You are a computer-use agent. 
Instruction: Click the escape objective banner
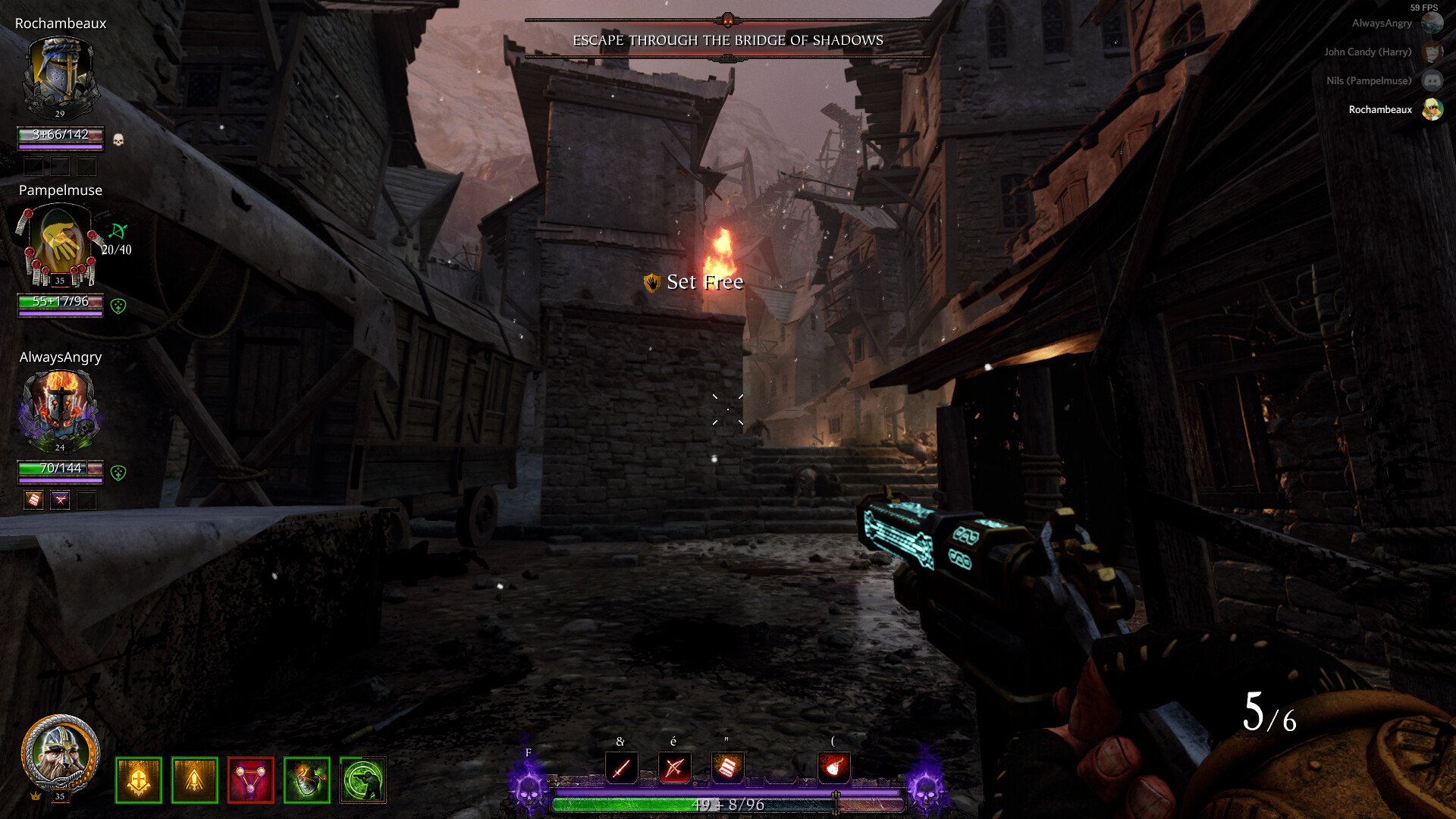coord(727,40)
